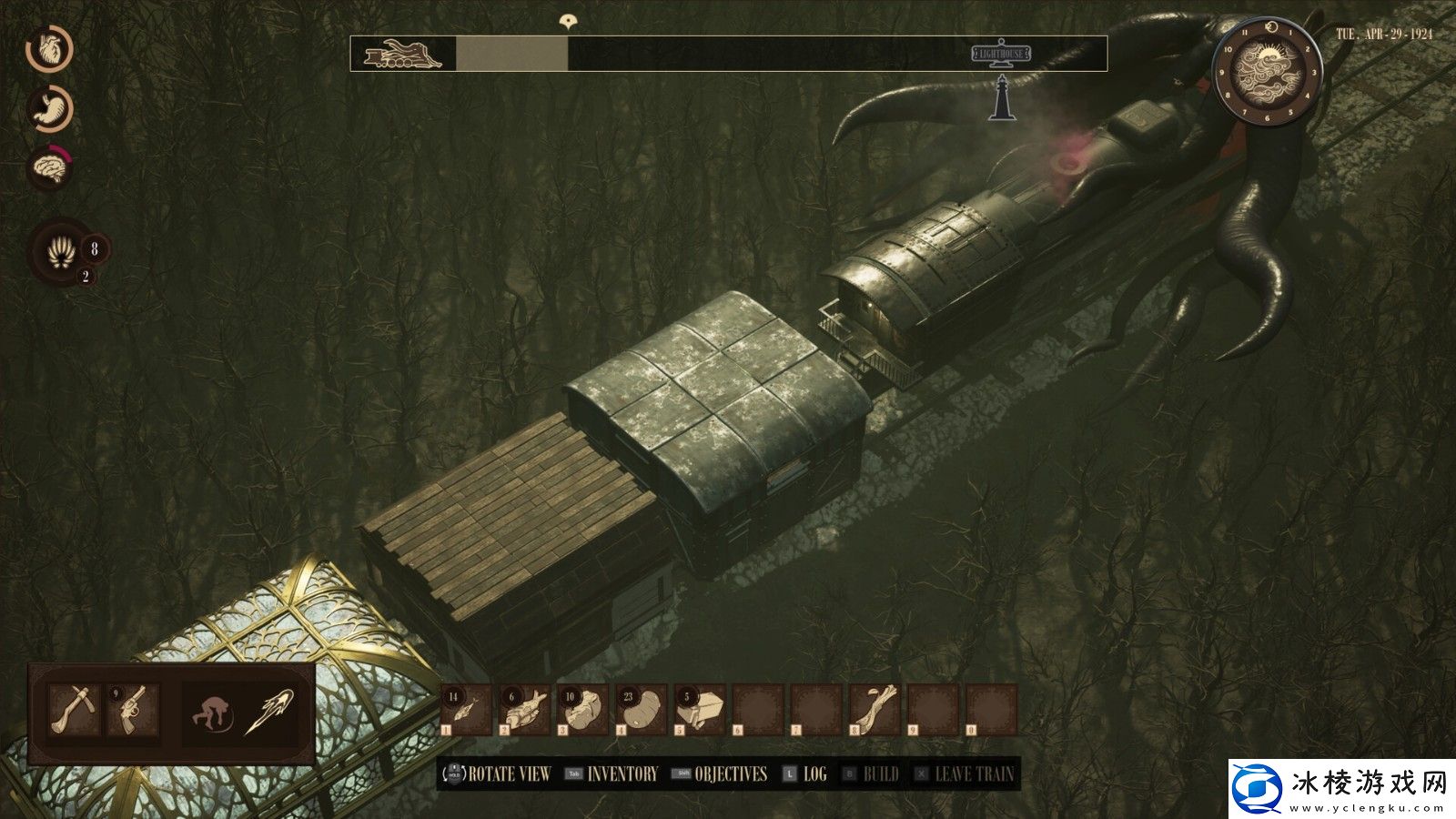Click the locomotive icon on the journey bar
Image resolution: width=1456 pixels, height=819 pixels.
click(x=400, y=54)
